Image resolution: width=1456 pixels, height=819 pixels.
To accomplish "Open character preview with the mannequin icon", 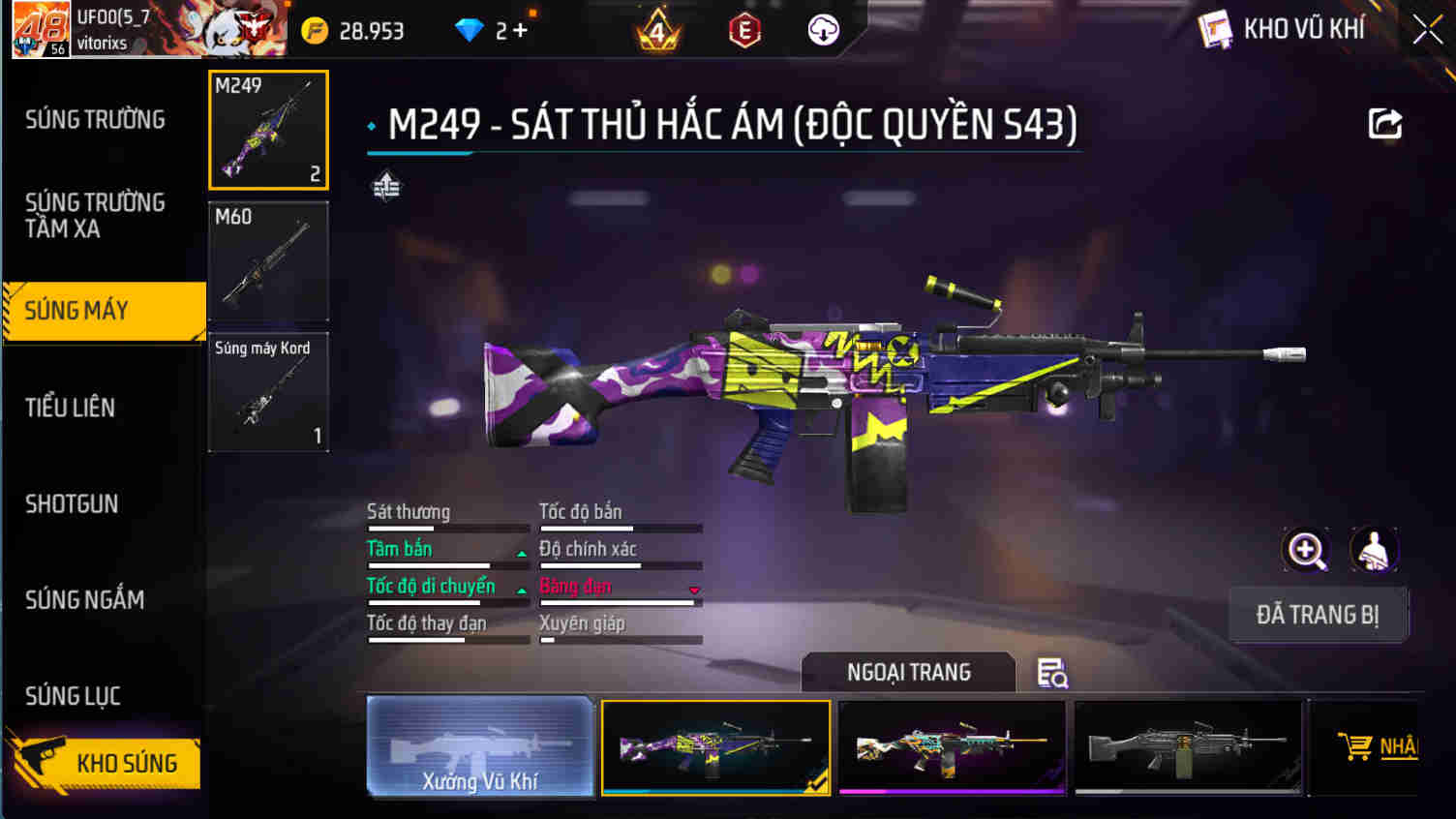I will coord(1376,550).
